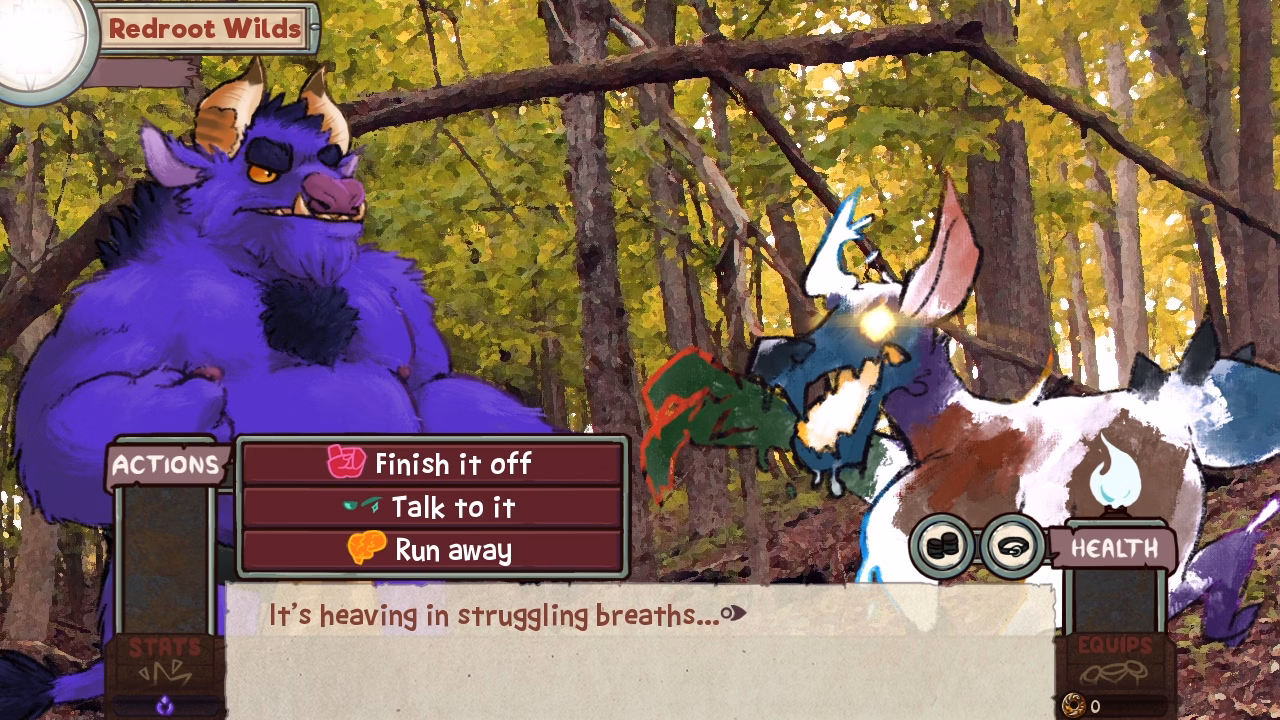
Task: Open the Actions tab
Action: click(165, 463)
